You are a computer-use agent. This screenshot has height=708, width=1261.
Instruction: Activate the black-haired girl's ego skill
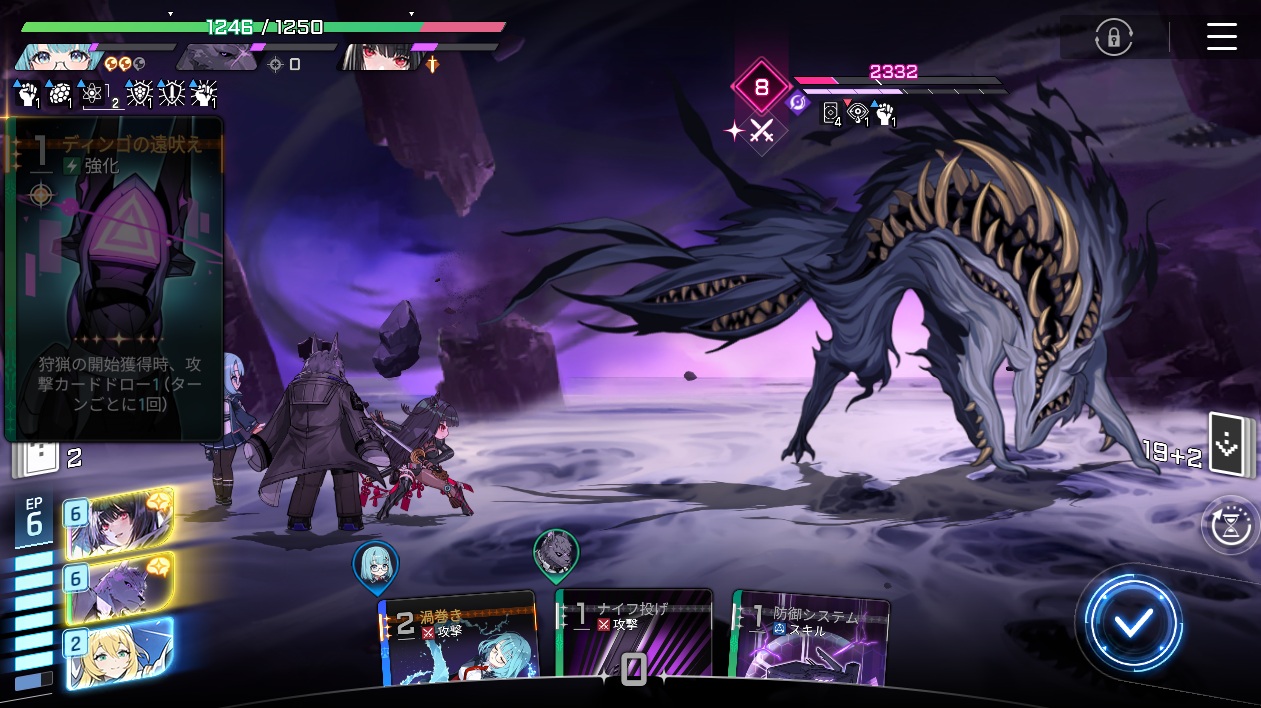point(120,523)
